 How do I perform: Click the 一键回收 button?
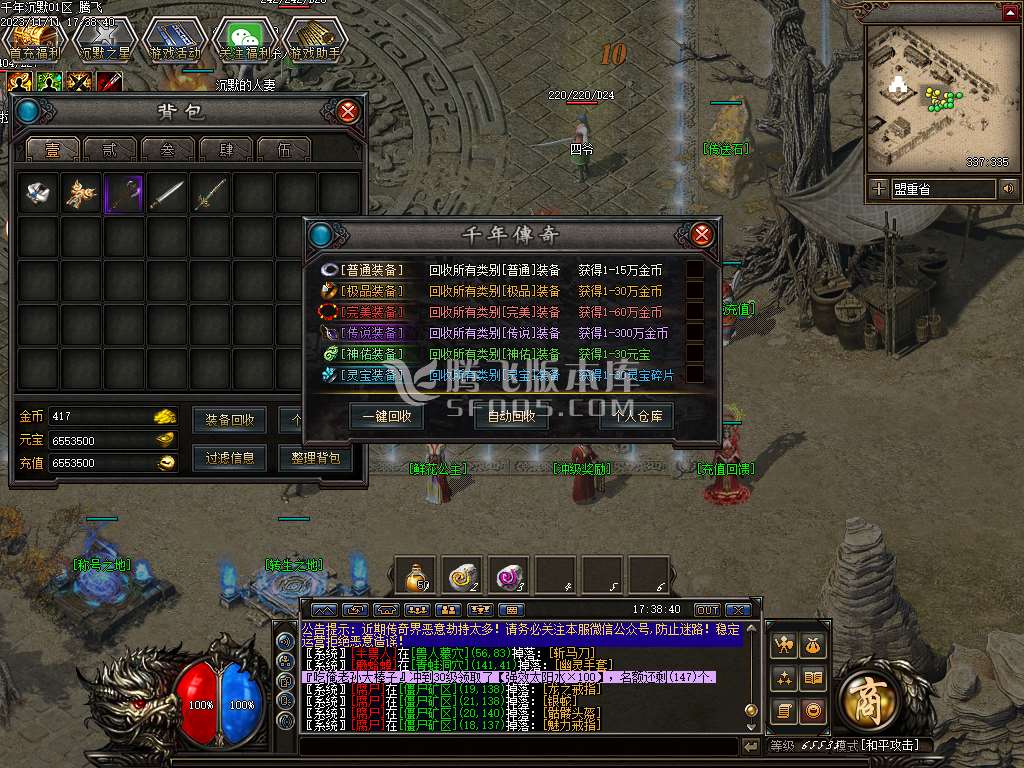pyautogui.click(x=387, y=416)
